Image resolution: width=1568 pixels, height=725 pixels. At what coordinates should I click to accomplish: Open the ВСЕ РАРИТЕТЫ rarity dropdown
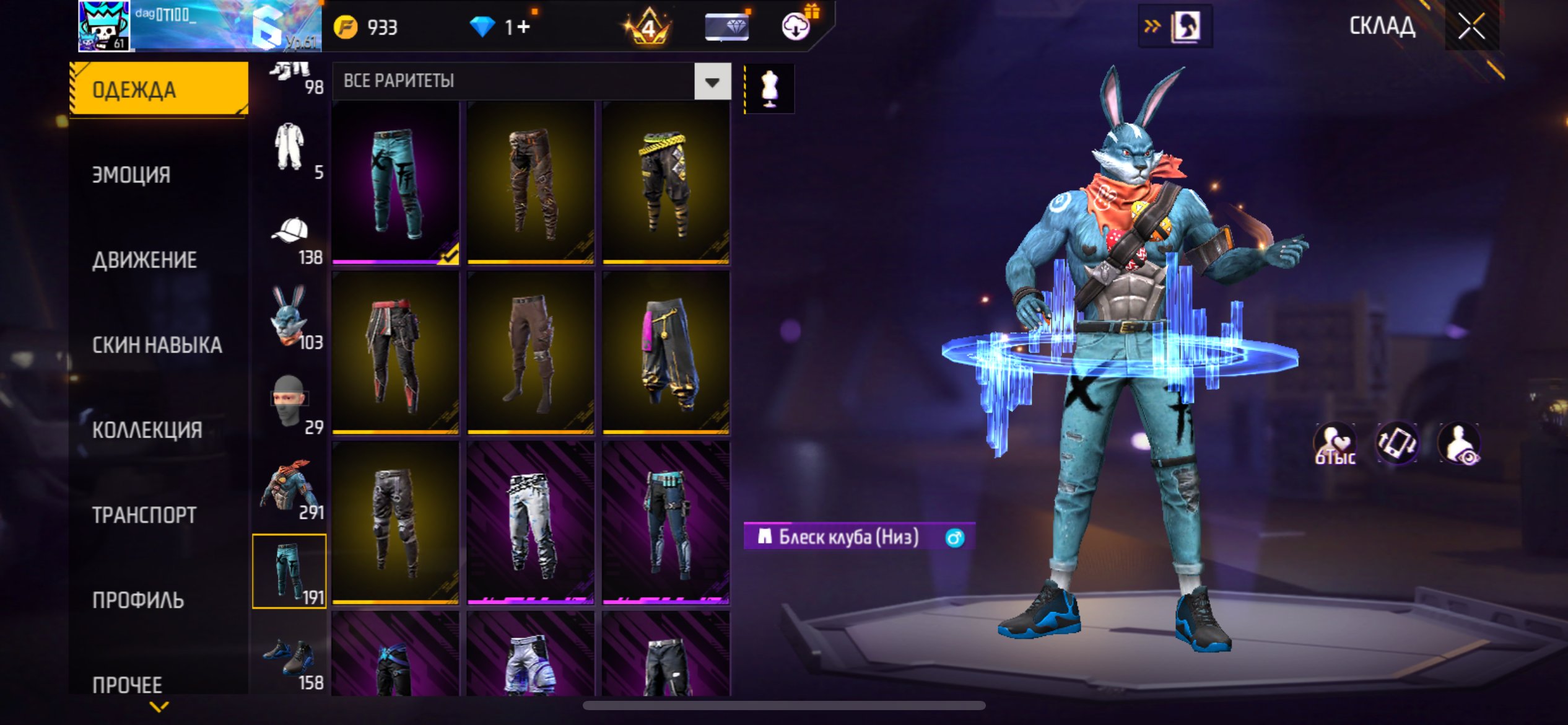(x=712, y=81)
